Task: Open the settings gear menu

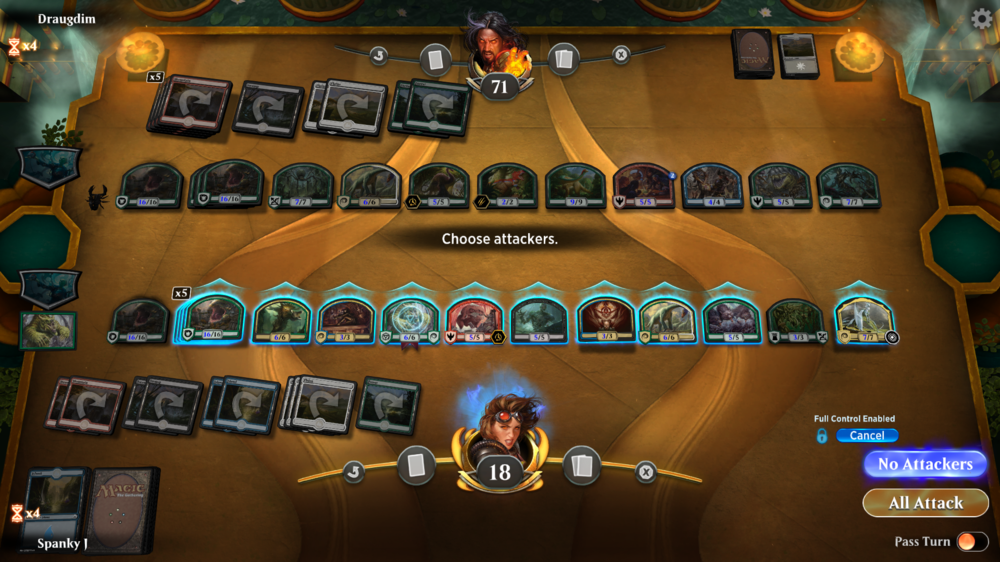Action: click(982, 19)
